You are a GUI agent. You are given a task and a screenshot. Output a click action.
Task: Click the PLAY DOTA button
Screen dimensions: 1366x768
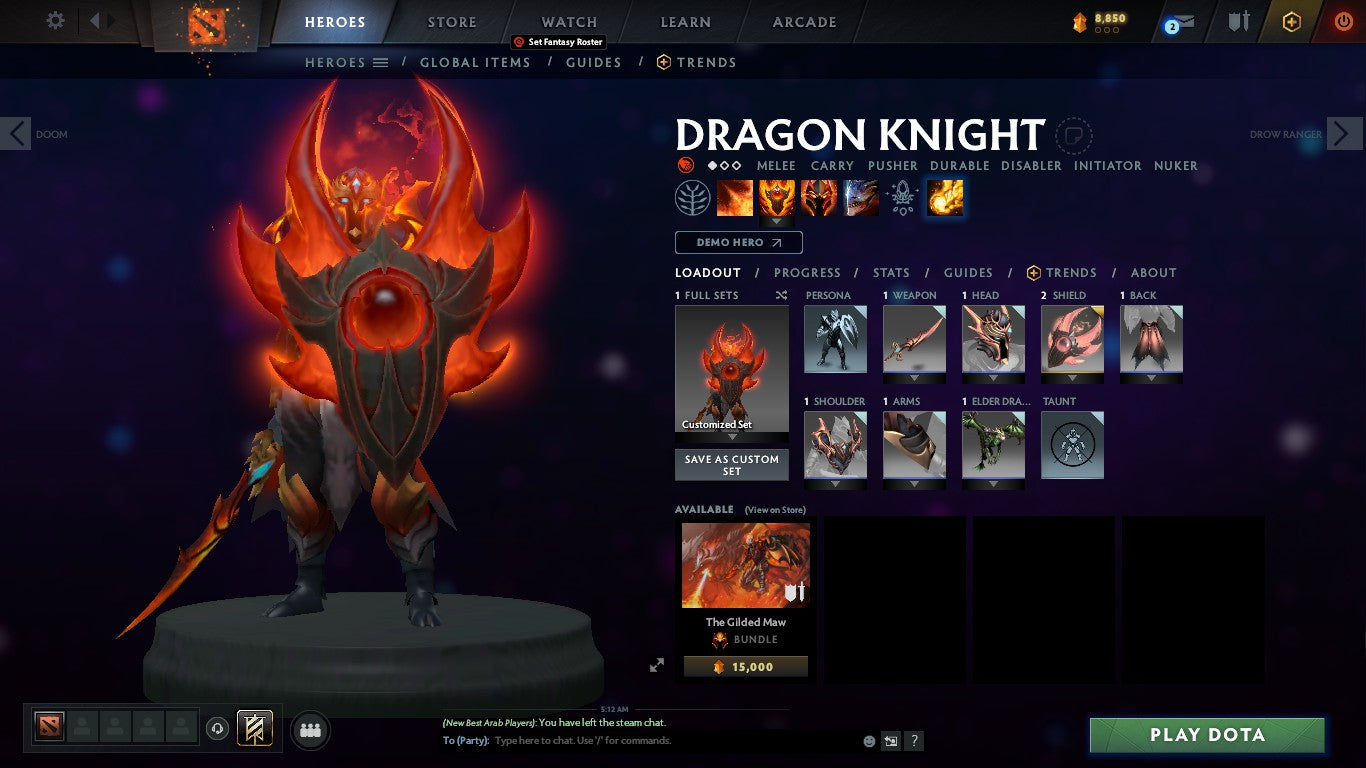coord(1207,734)
